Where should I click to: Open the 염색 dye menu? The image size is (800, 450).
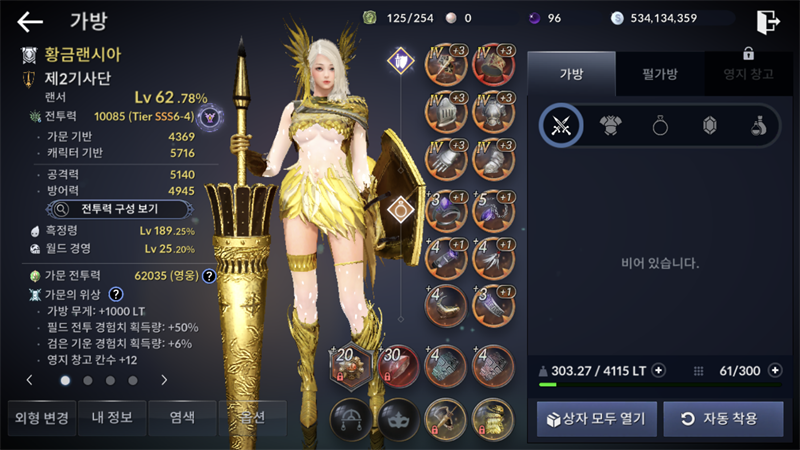tap(179, 417)
